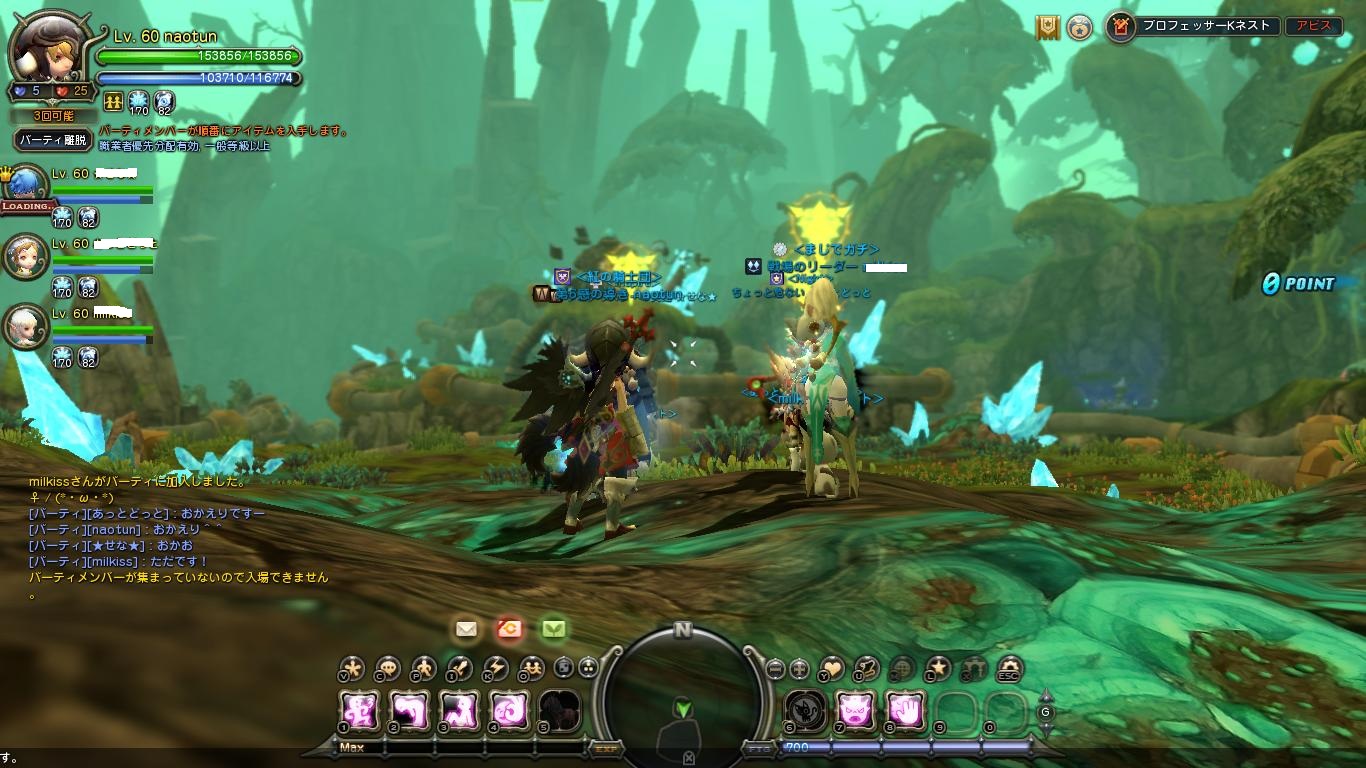Use the pink open hand skill
The image size is (1366, 768).
click(905, 711)
